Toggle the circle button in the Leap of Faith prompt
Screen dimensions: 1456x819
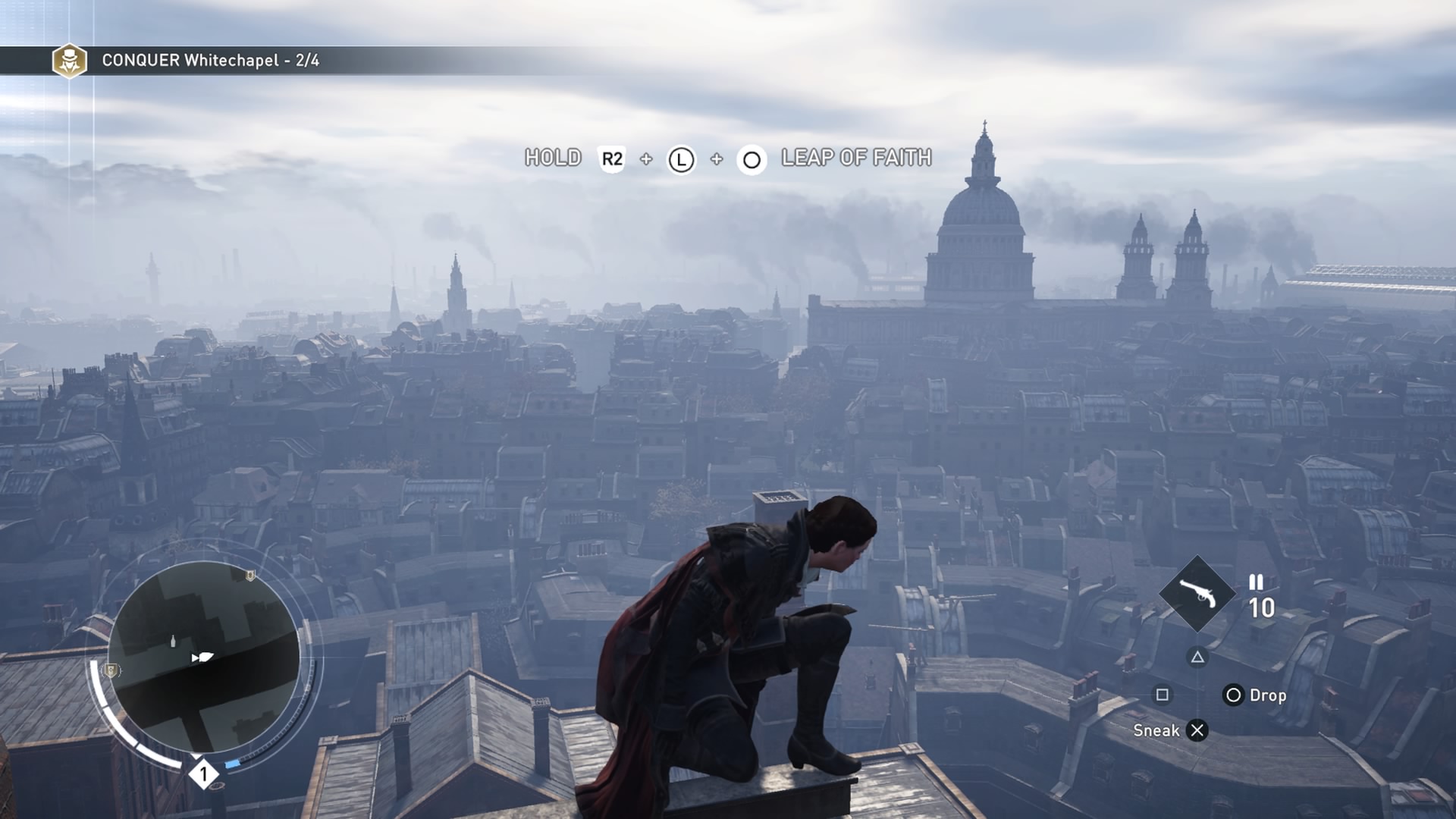coord(752,160)
